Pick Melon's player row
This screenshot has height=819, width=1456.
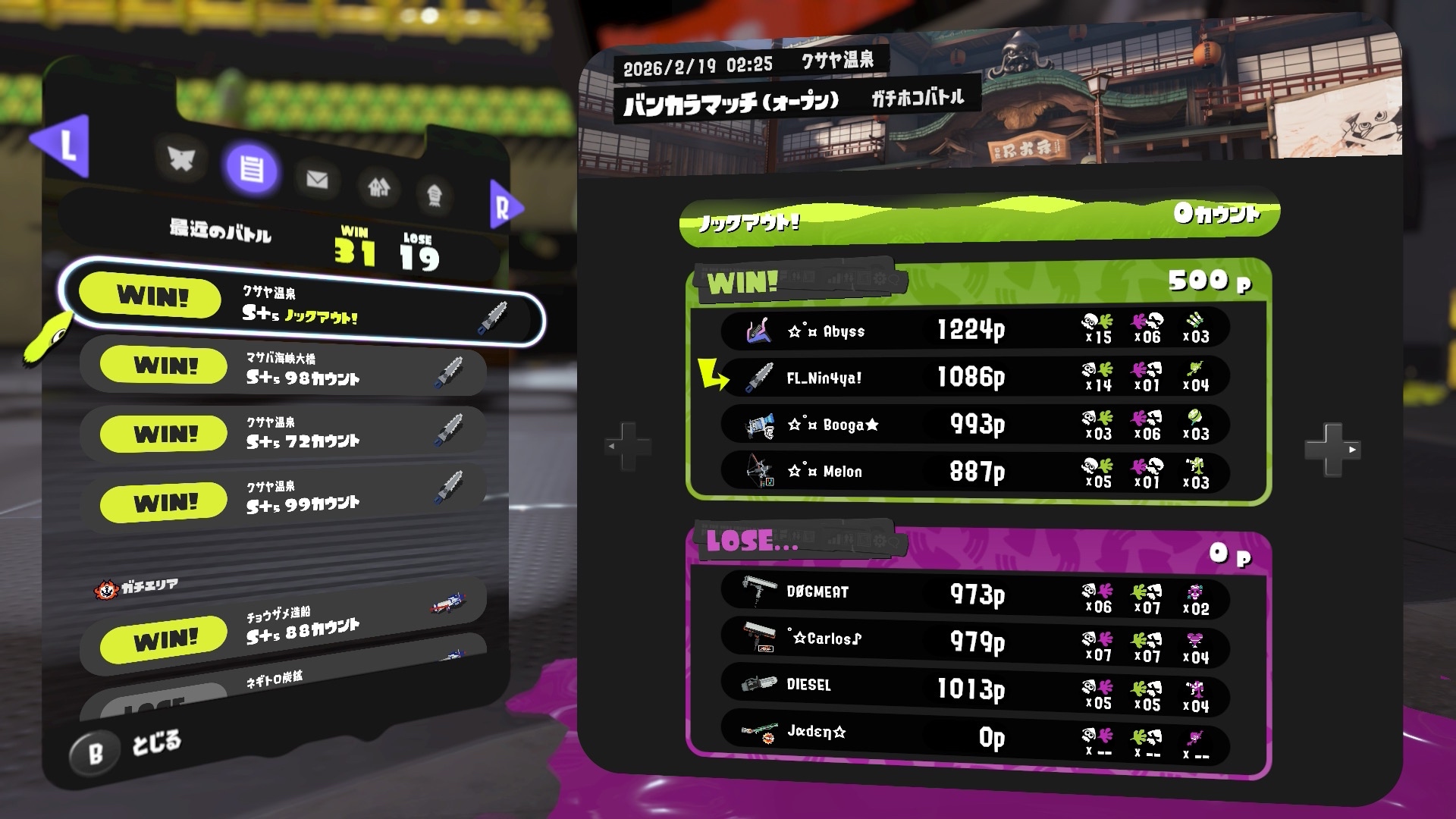974,471
